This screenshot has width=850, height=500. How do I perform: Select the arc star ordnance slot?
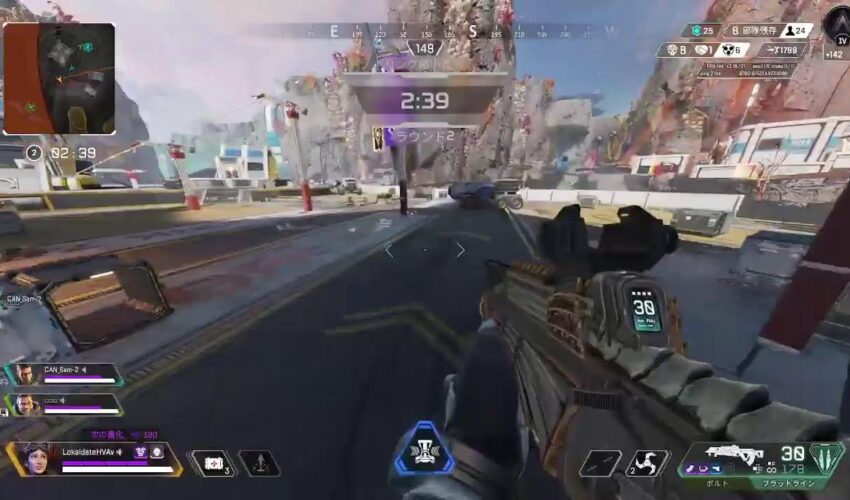(x=647, y=463)
